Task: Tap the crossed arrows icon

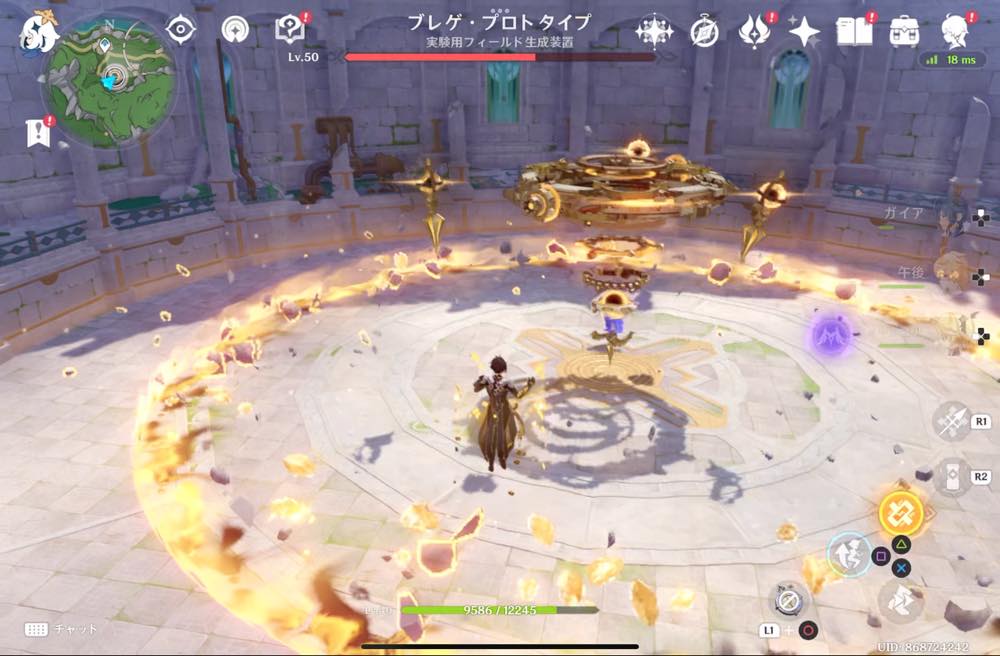Action: 951,421
